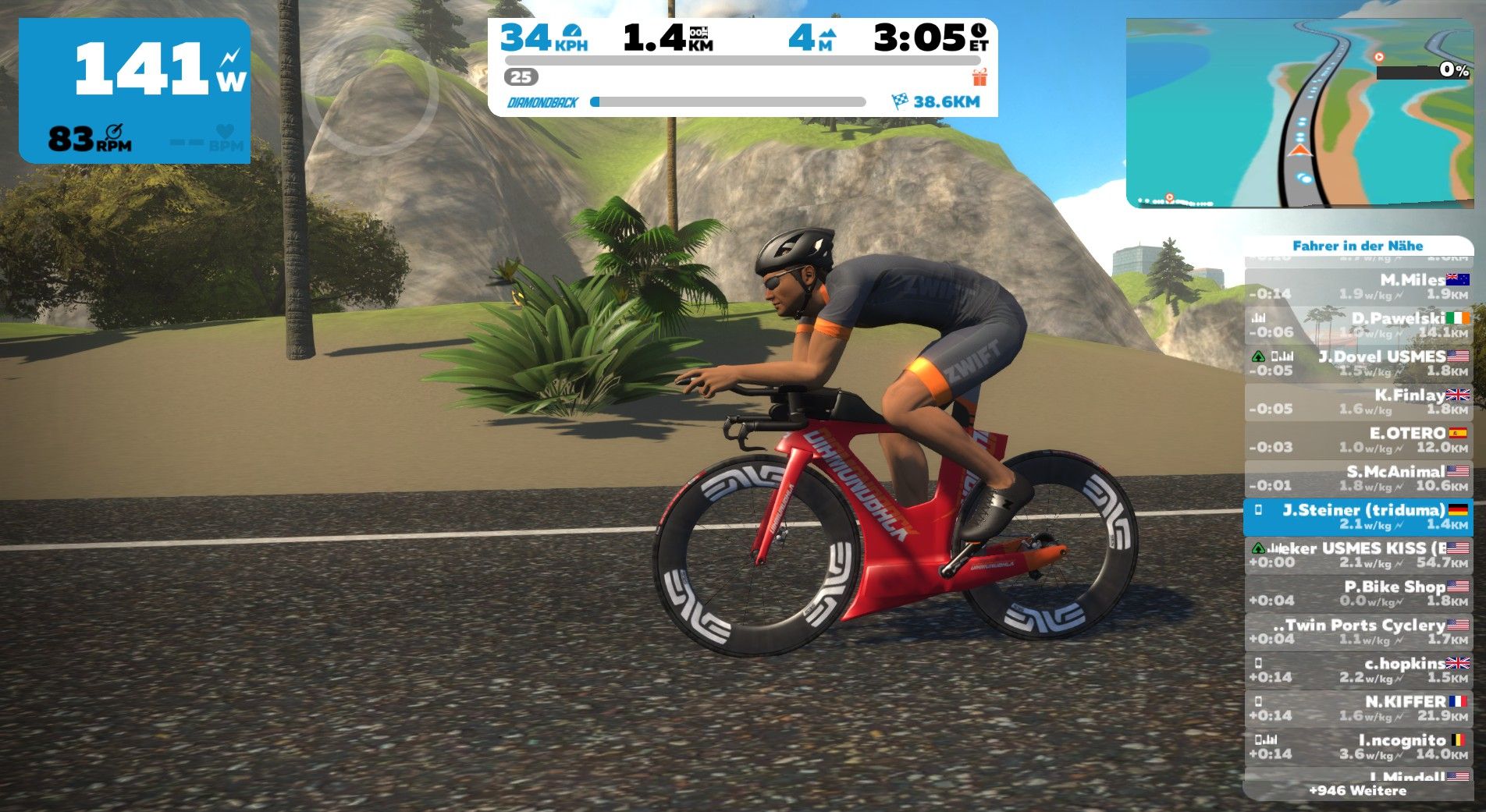This screenshot has width=1486, height=812.
Task: Select N.KIFFER rider row
Action: (1358, 707)
